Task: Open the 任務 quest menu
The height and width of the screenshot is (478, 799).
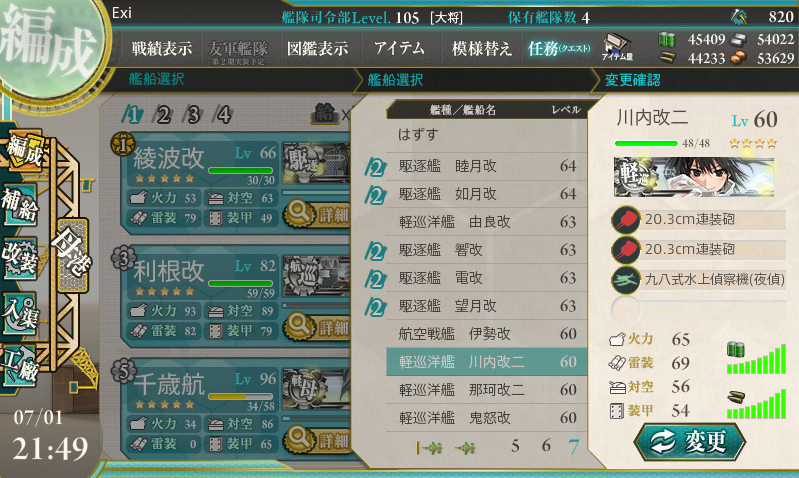Action: click(x=560, y=48)
